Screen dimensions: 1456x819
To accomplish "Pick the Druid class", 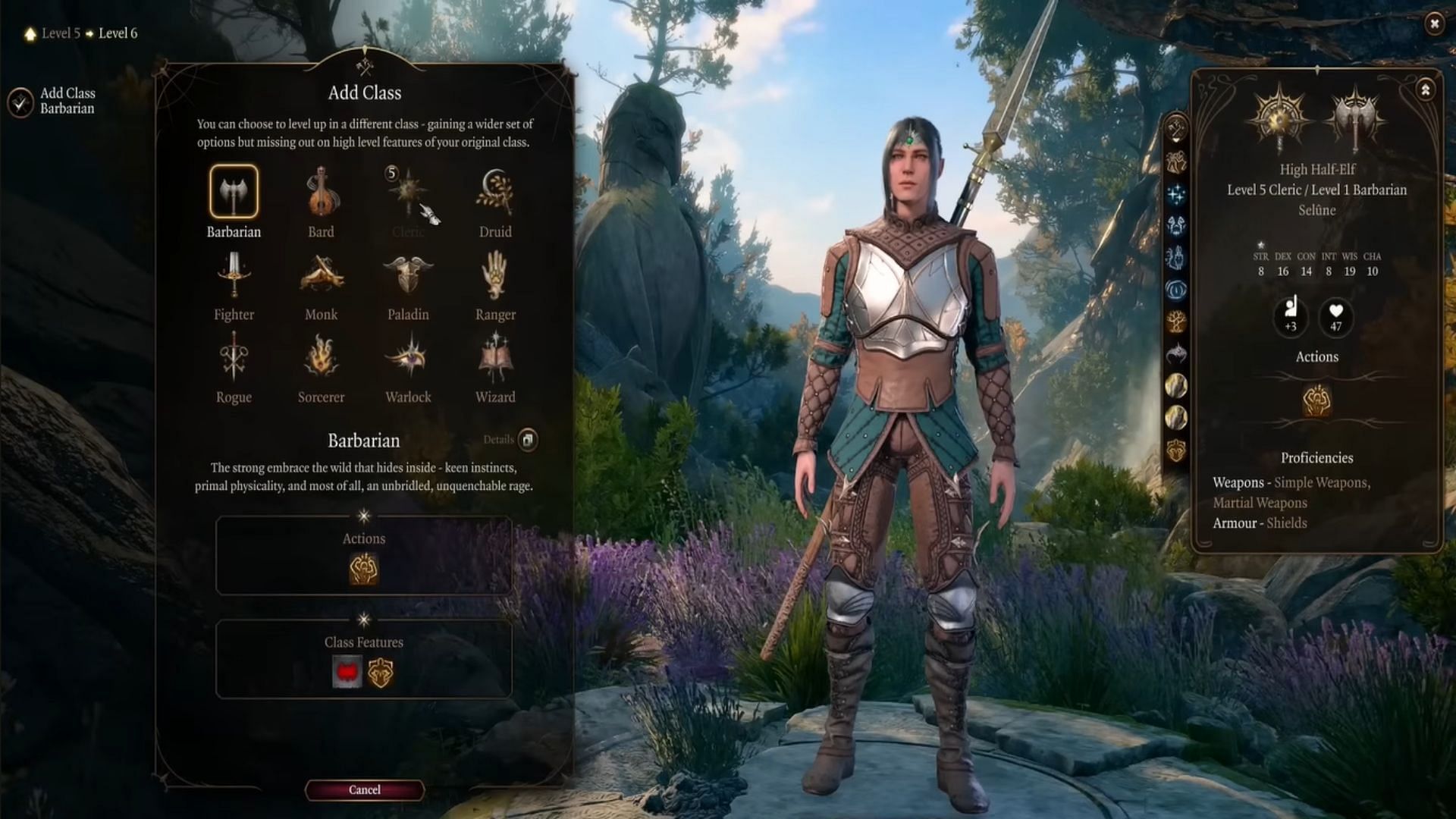I will [495, 193].
